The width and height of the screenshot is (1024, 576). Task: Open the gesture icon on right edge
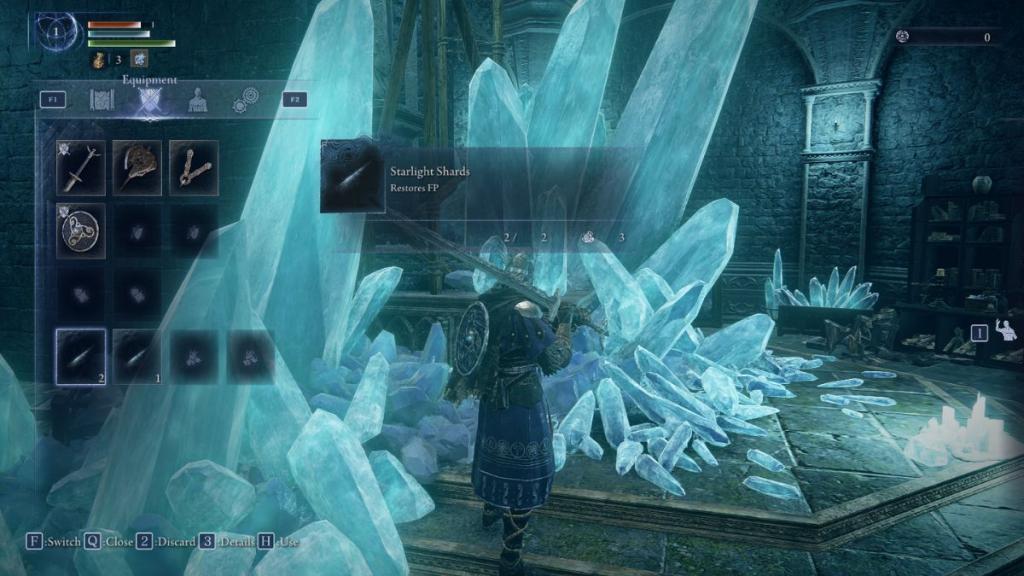tap(1007, 330)
